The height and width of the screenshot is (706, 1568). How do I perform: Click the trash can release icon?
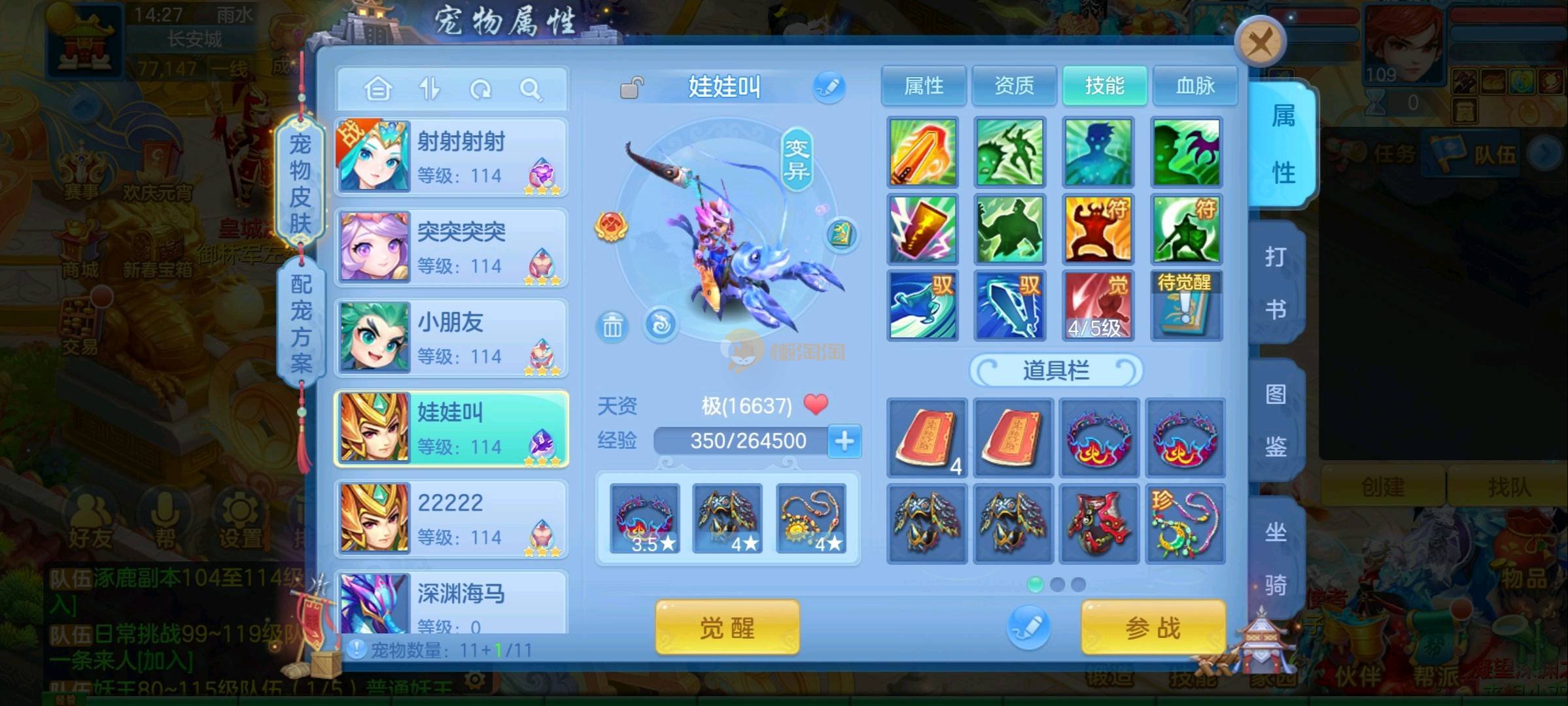tap(612, 326)
